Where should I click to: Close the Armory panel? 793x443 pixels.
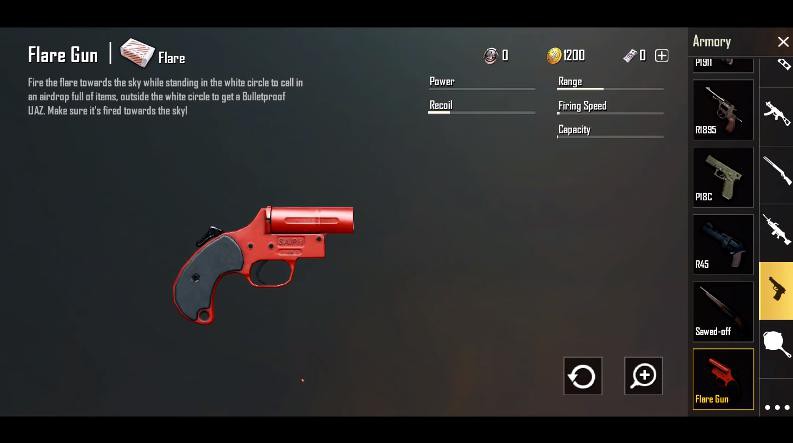click(x=783, y=42)
